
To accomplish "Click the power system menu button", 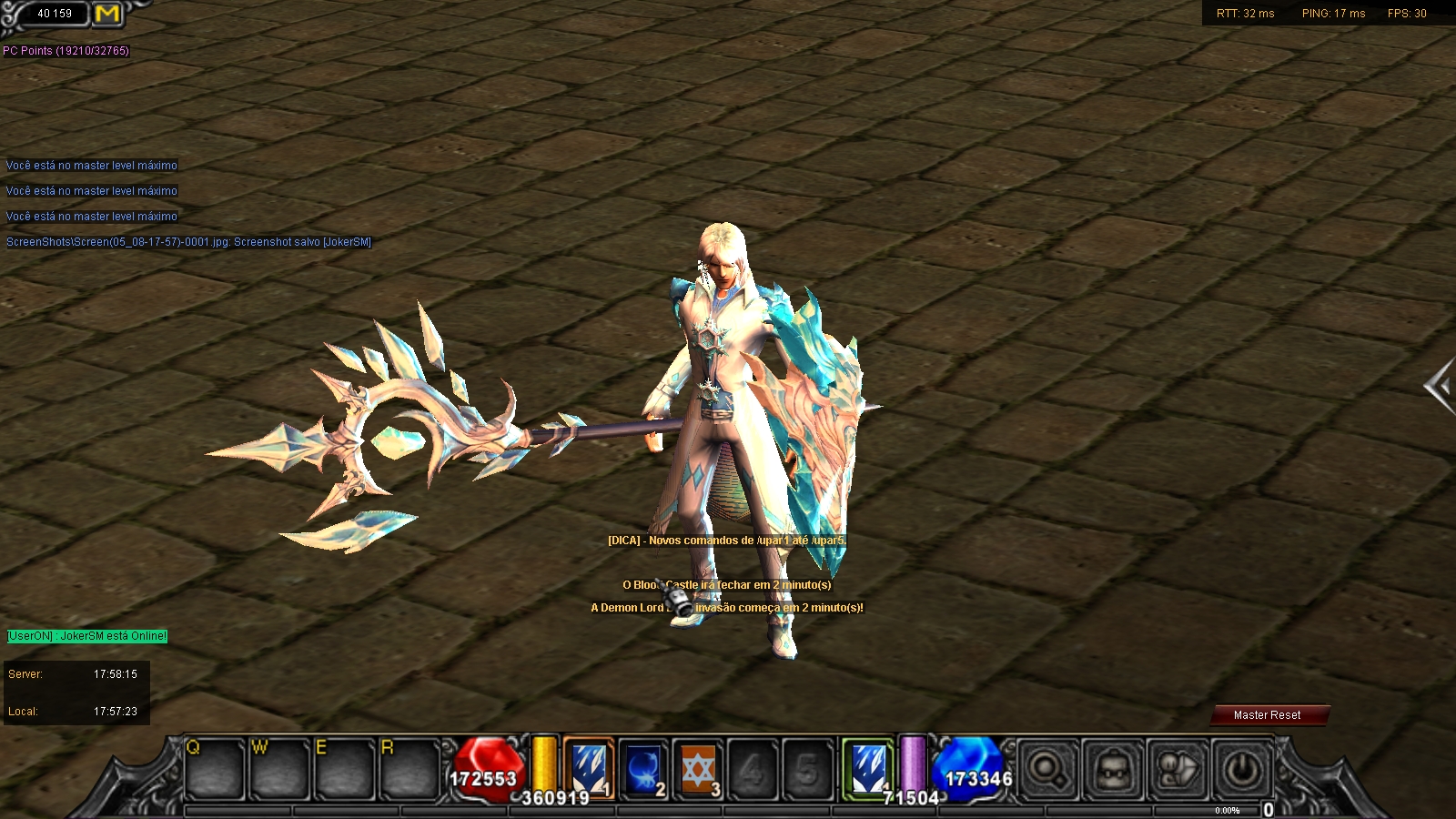I will pyautogui.click(x=1242, y=771).
